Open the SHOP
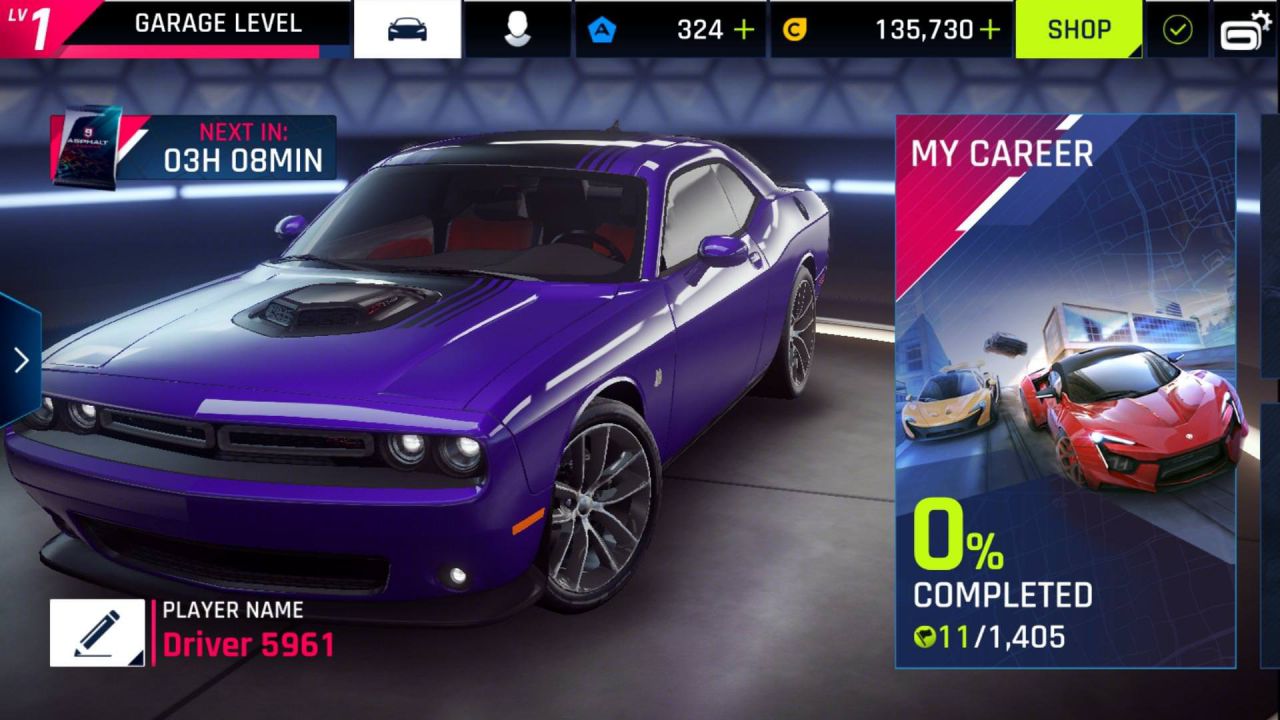The image size is (1280, 720). 1079,28
